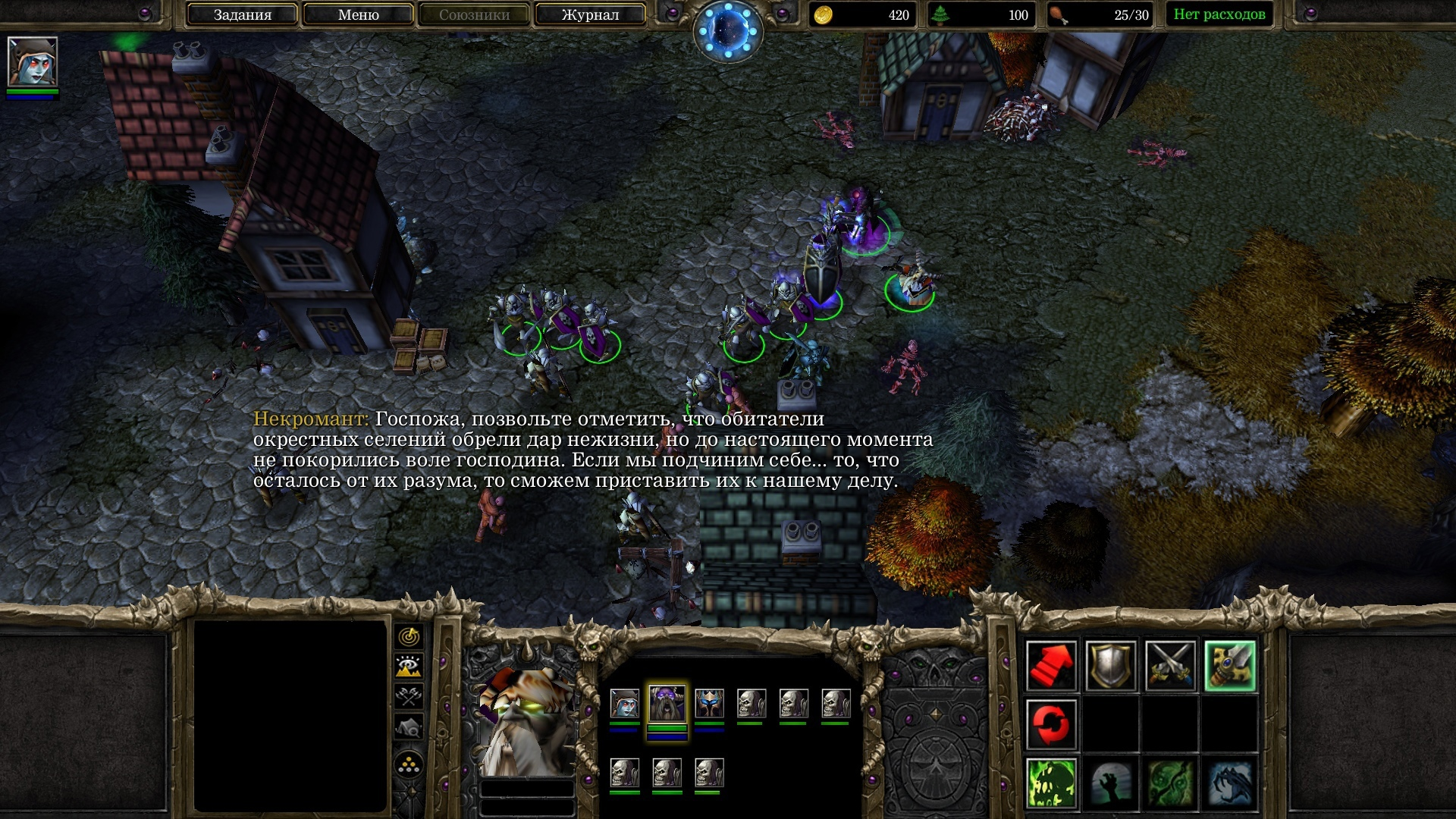Choose the red looping arrows Patrol command

[x=1051, y=724]
